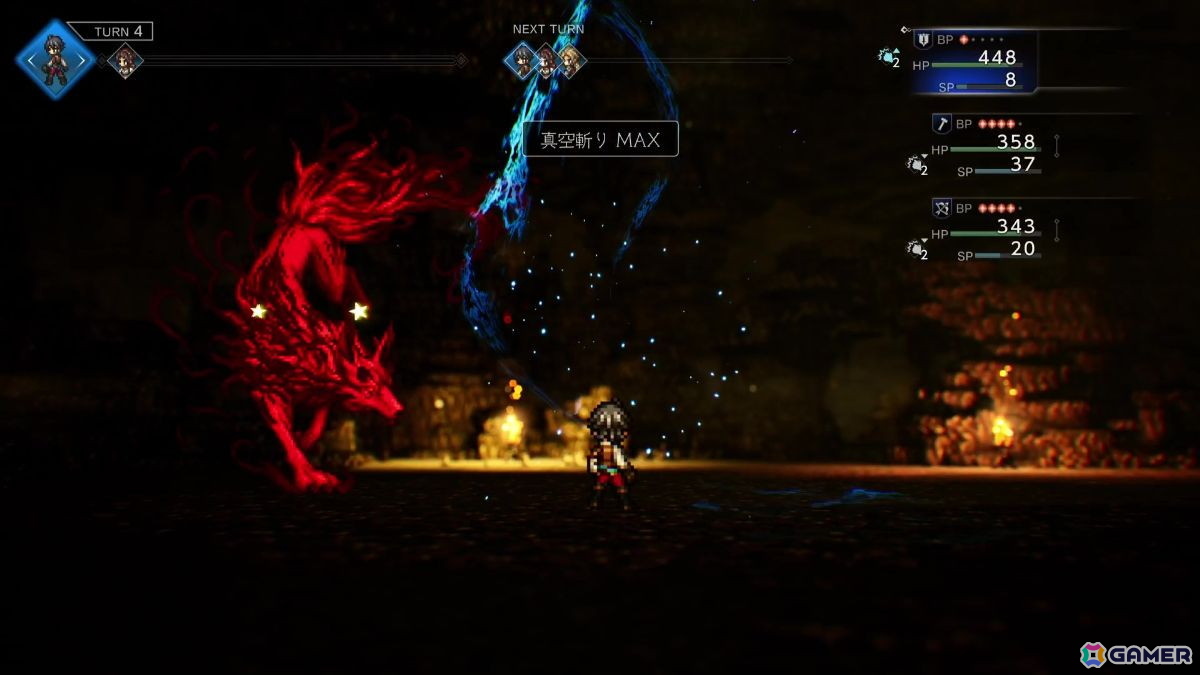Click the Gamer watermark logo

(x=1136, y=654)
